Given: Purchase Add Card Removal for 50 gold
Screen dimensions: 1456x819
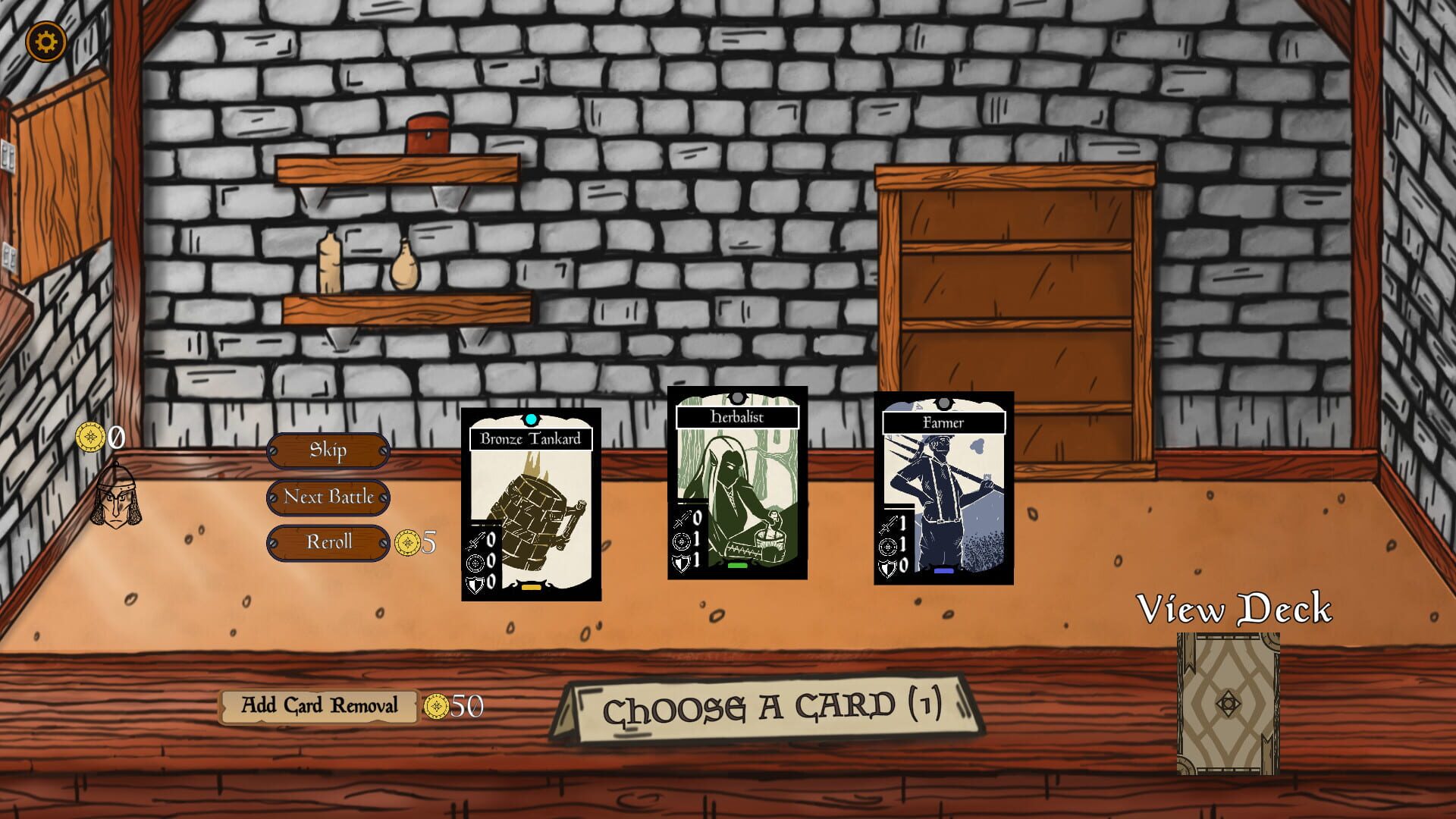Looking at the screenshot, I should click(x=318, y=705).
